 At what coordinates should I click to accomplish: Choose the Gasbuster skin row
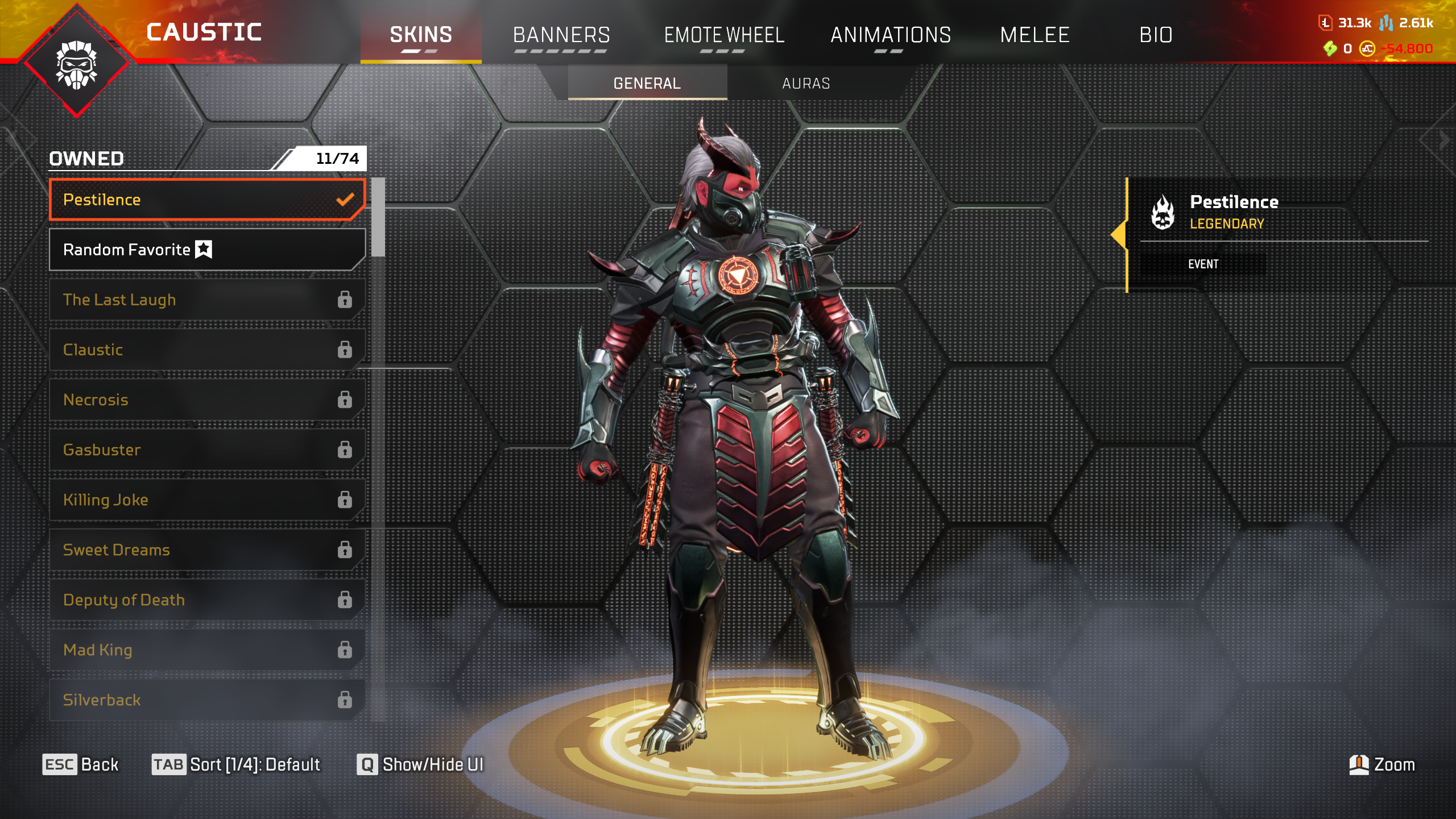click(x=207, y=450)
